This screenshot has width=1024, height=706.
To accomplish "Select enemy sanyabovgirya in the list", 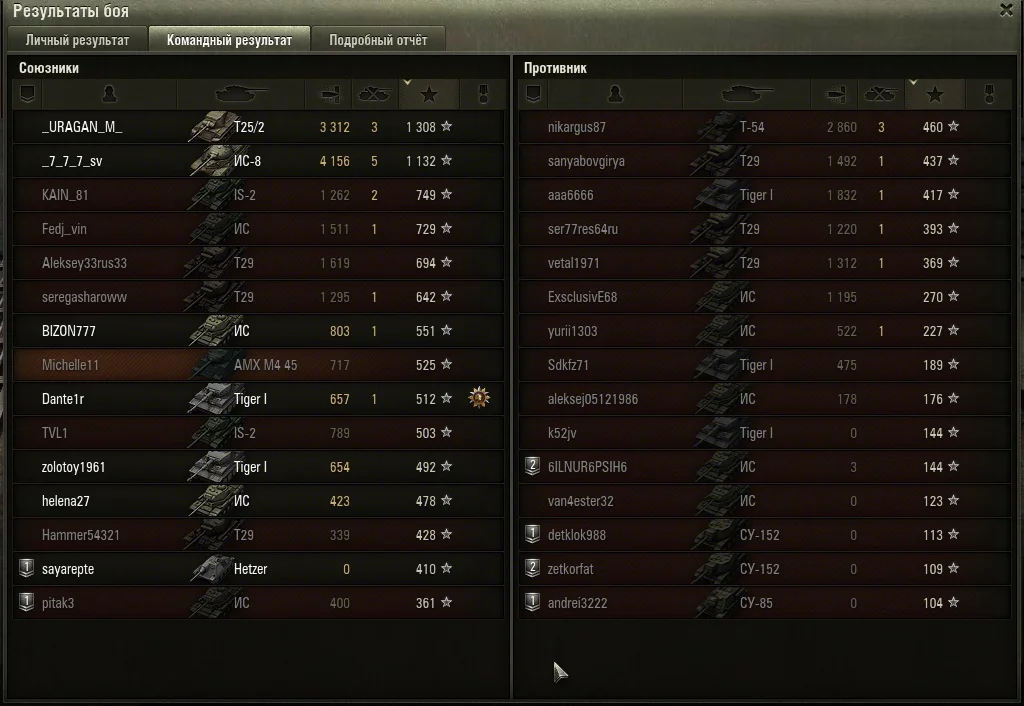I will pos(586,161).
